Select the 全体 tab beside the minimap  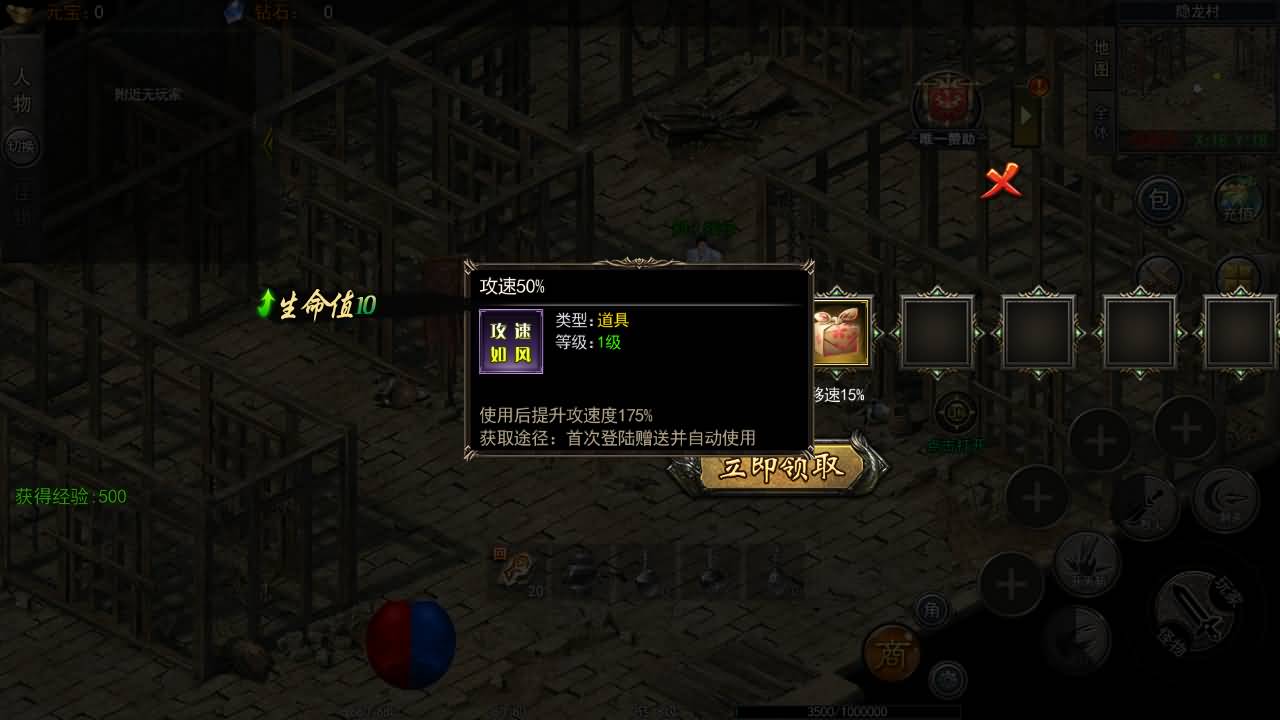coord(1101,119)
